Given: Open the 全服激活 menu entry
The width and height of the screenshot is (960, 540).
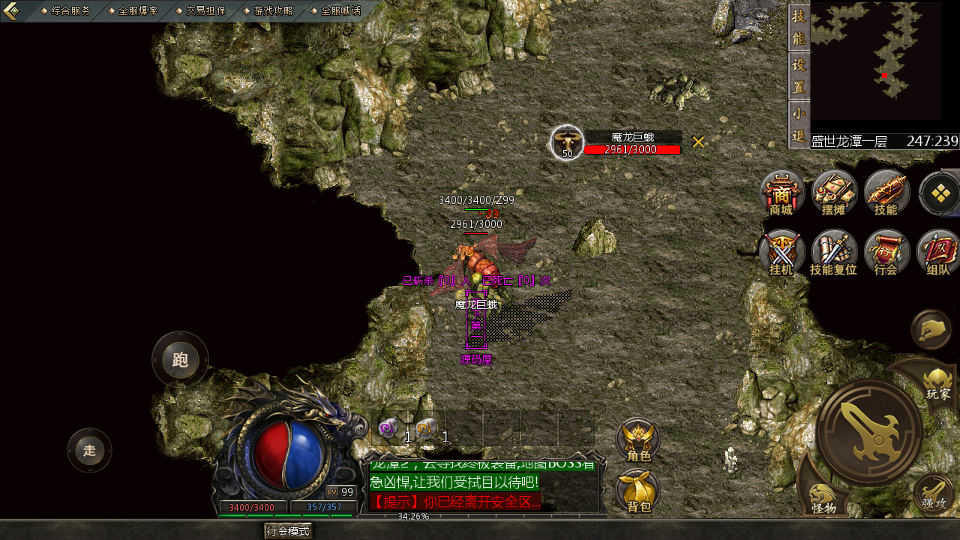Looking at the screenshot, I should pyautogui.click(x=340, y=10).
